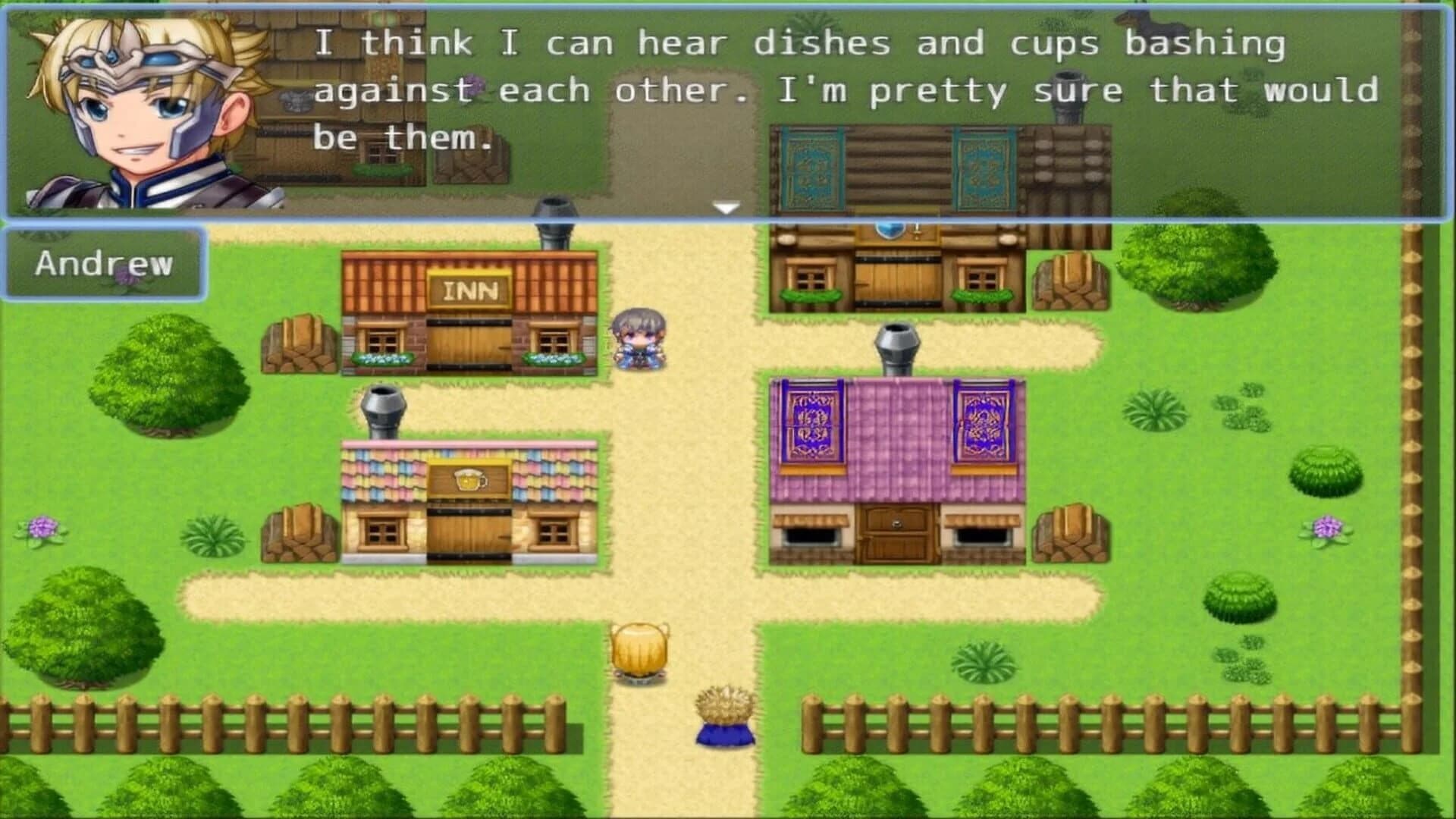This screenshot has height=819, width=1456.
Task: Advance the dialogue by clicking the message box
Action: coord(834,114)
